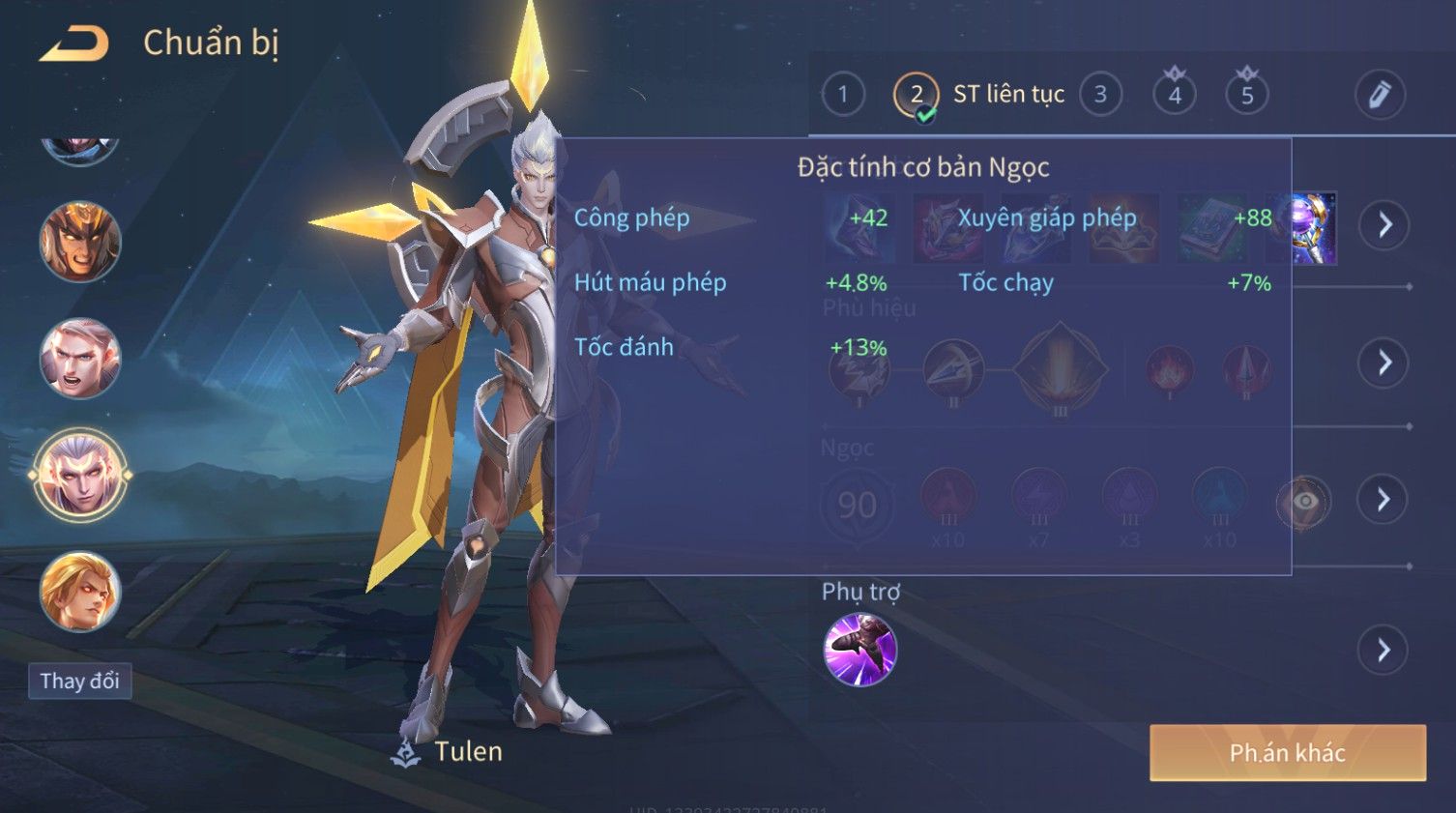Select preset slot 1
Screen dimensions: 1456x813
842,95
